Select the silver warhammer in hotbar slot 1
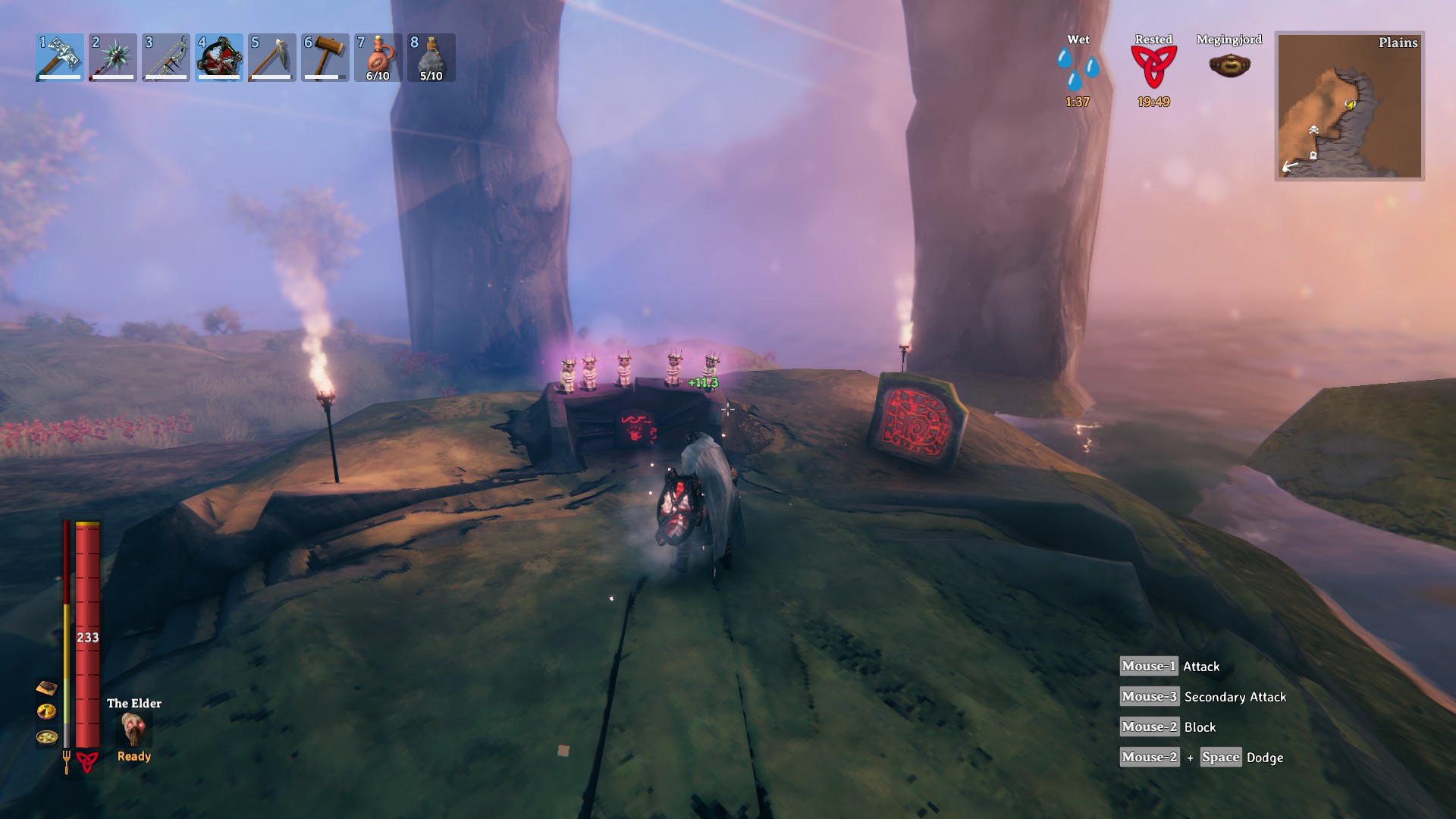1456x819 pixels. 60,57
